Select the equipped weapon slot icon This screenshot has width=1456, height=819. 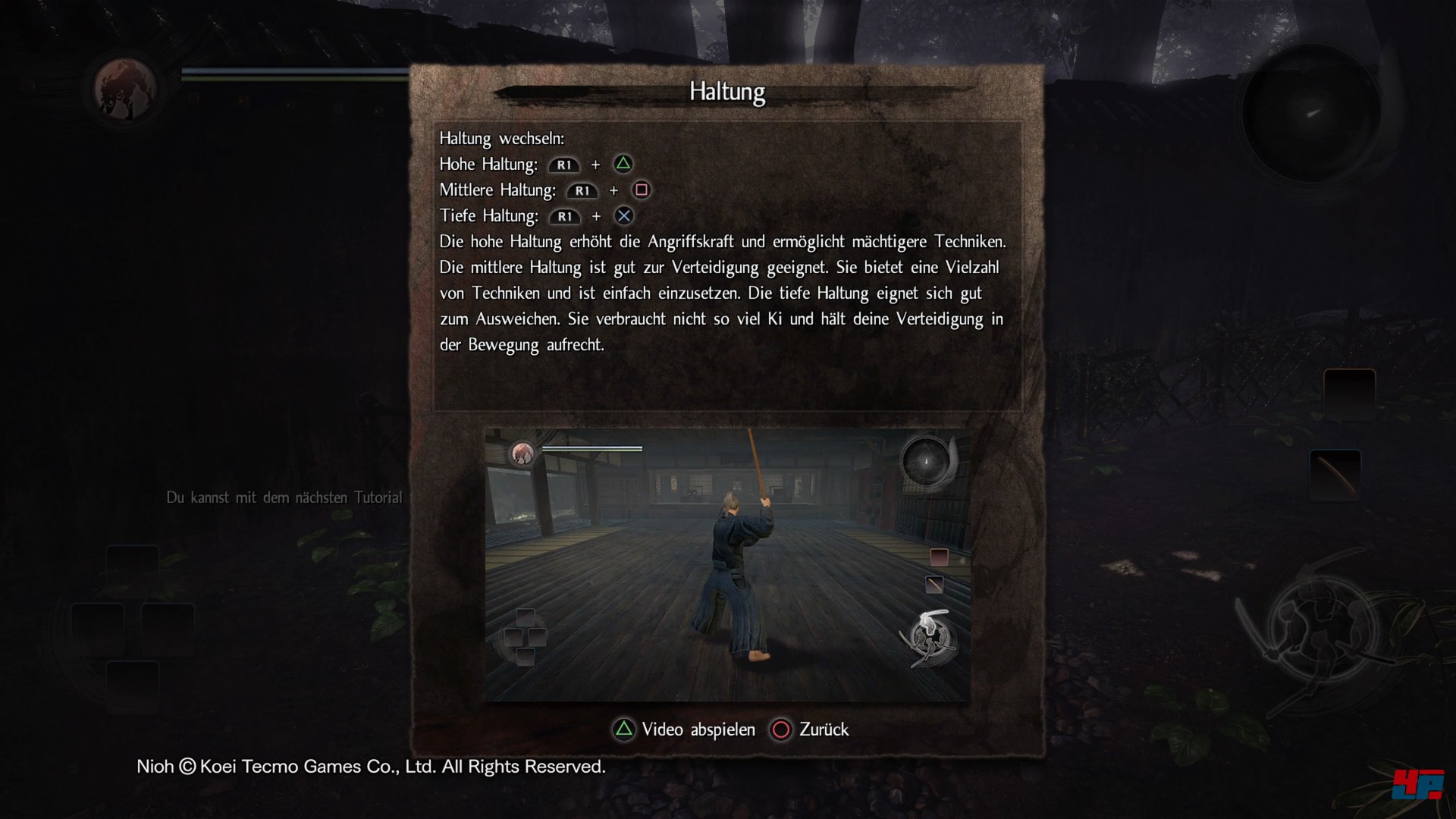(x=1335, y=474)
